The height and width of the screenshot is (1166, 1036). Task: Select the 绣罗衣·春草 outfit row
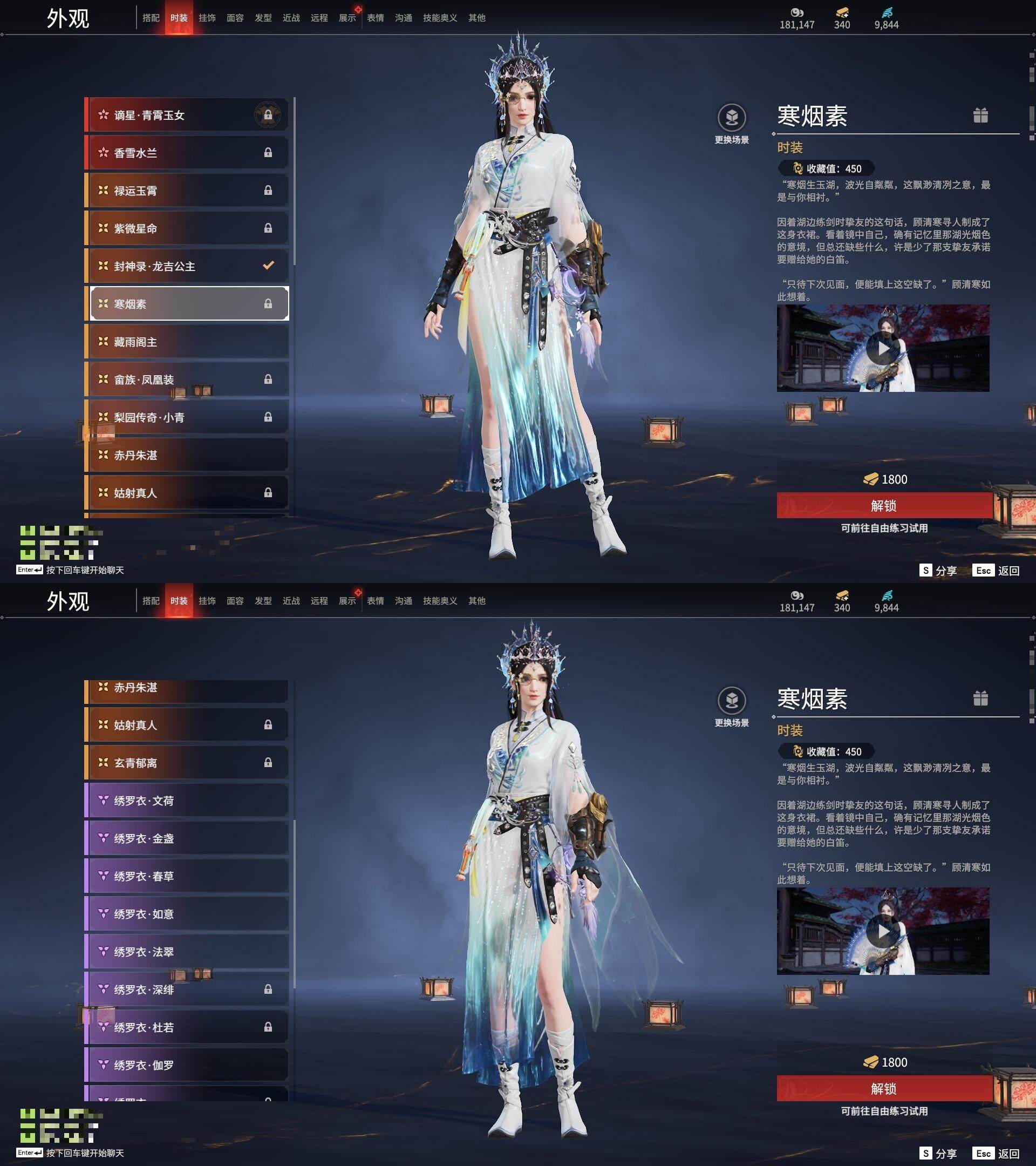tap(187, 876)
